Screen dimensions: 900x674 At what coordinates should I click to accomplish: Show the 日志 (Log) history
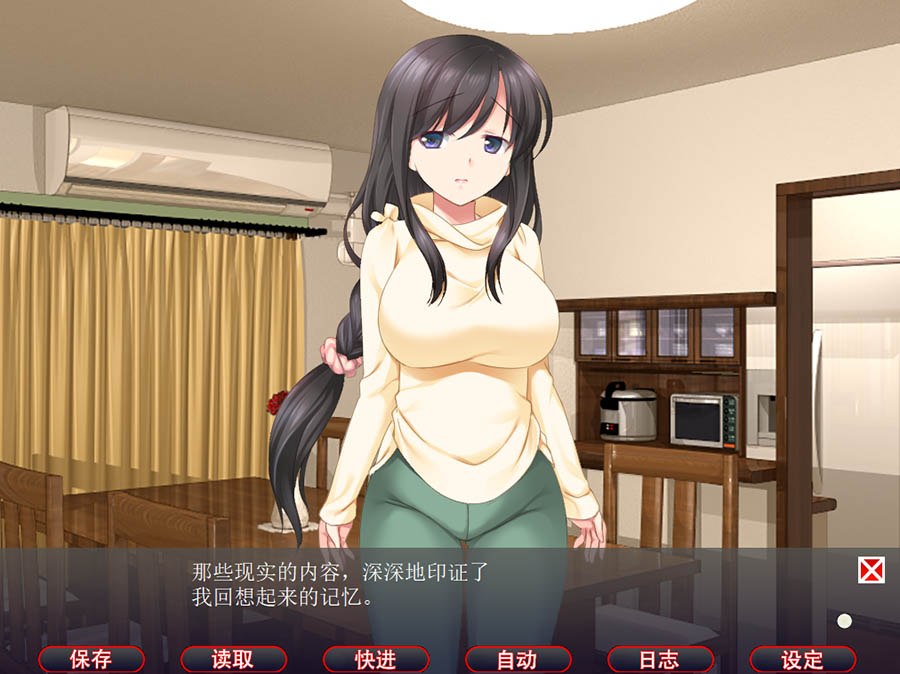point(660,659)
